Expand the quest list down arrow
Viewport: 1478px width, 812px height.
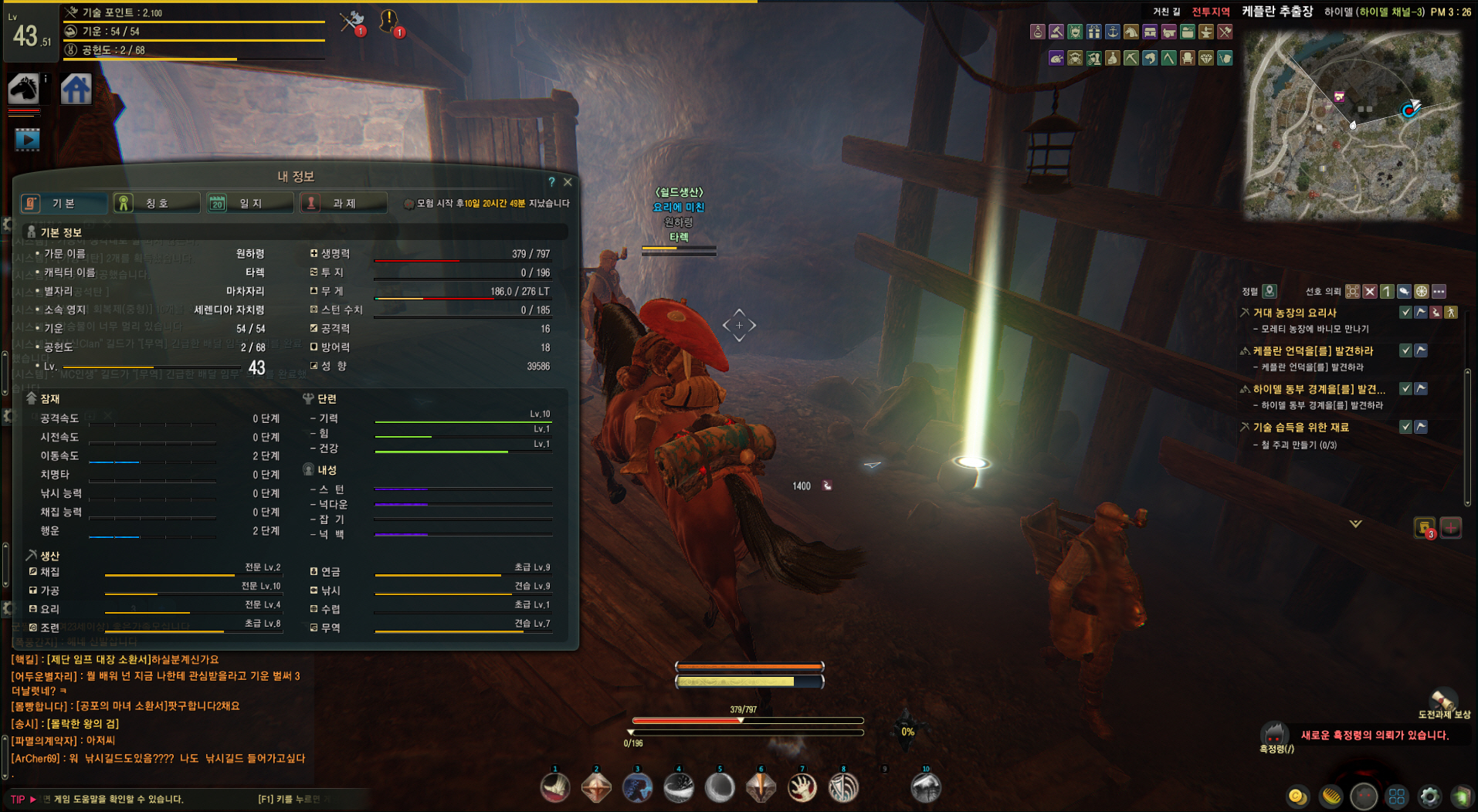point(1355,524)
